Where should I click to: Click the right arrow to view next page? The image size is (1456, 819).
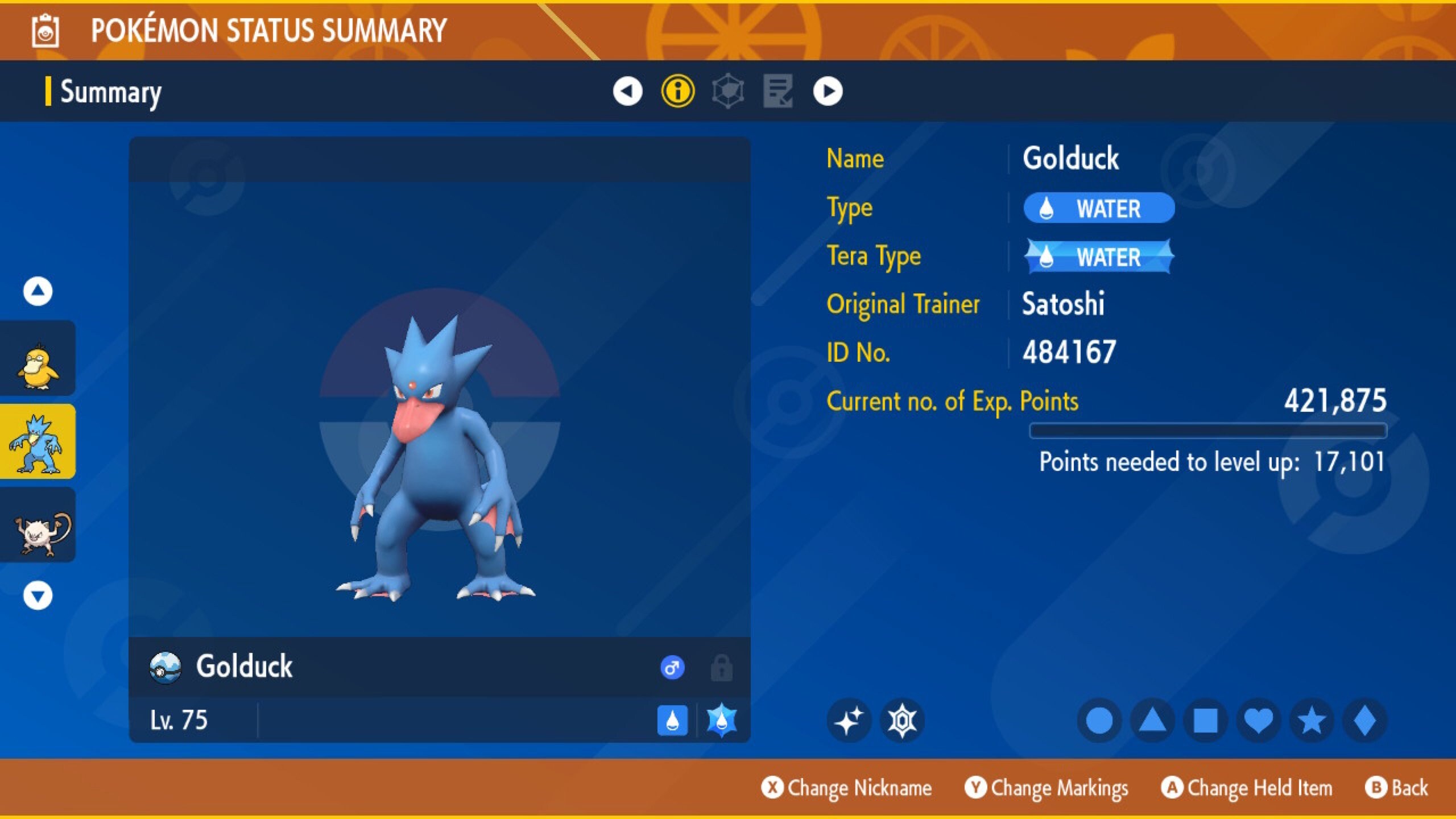point(829,91)
